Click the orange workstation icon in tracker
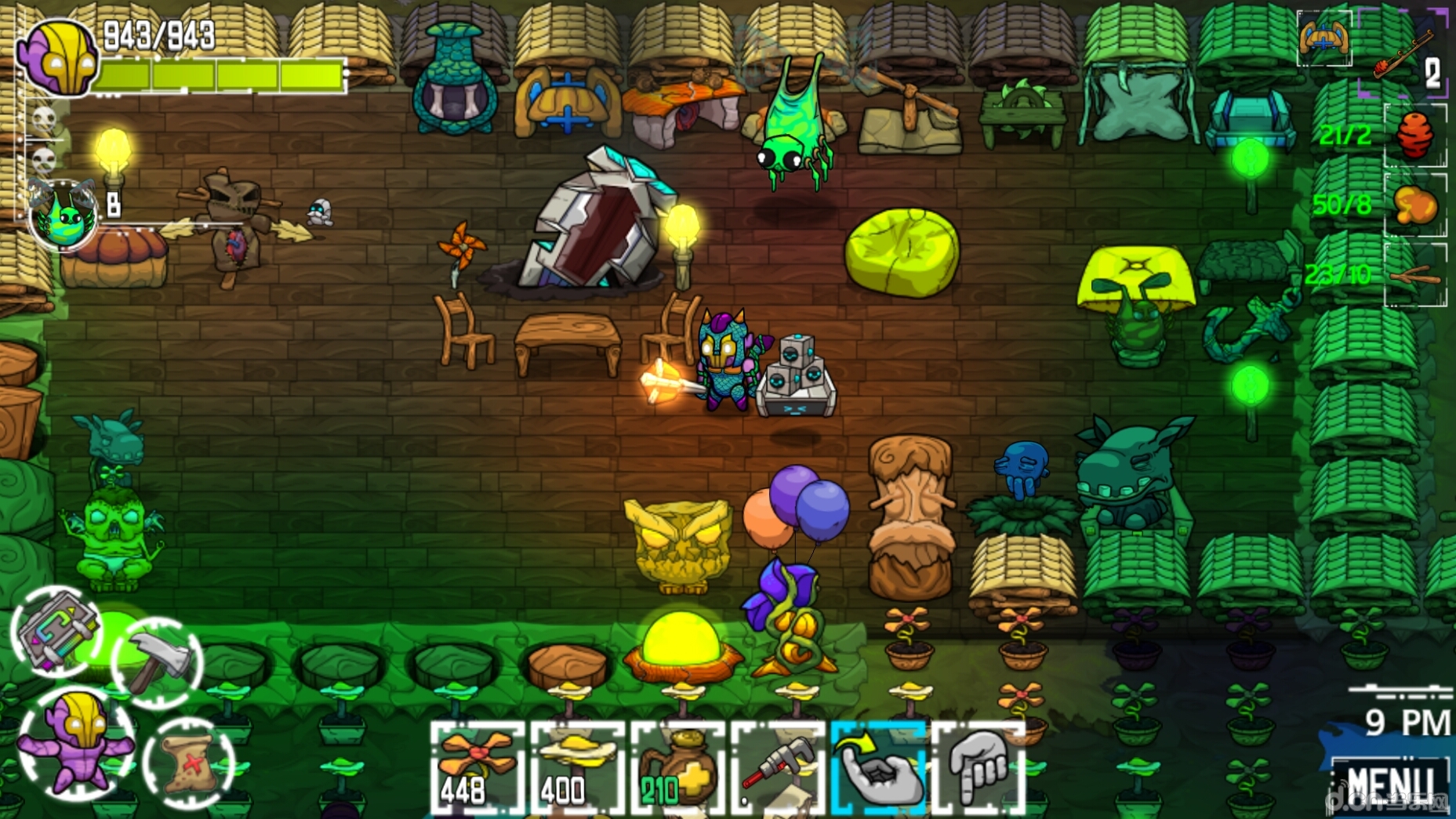This screenshot has width=1456, height=819. coord(1323,37)
